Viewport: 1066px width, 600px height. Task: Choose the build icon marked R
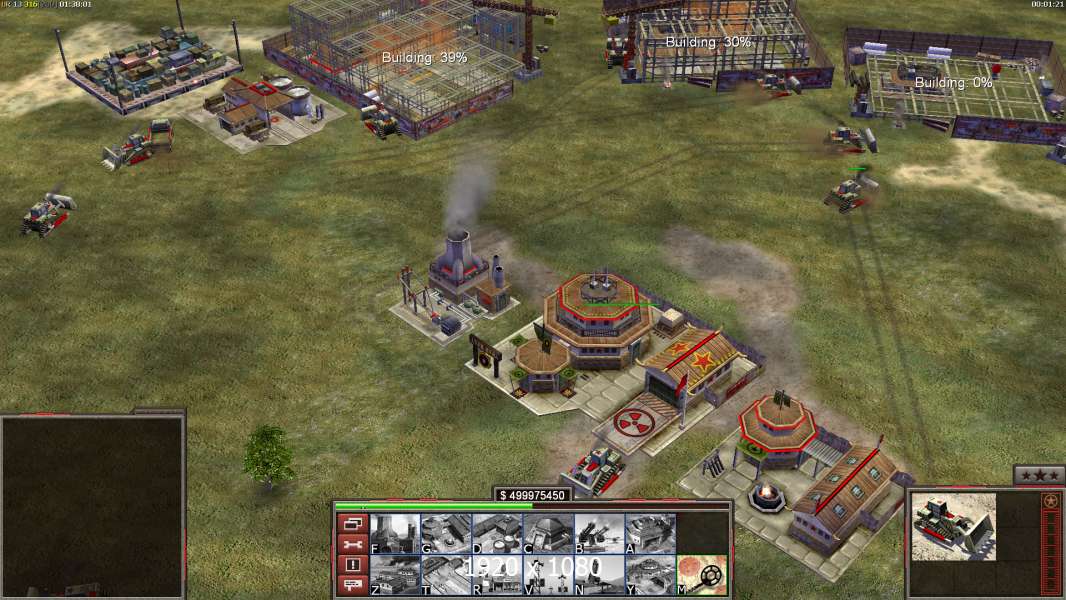pyautogui.click(x=496, y=574)
